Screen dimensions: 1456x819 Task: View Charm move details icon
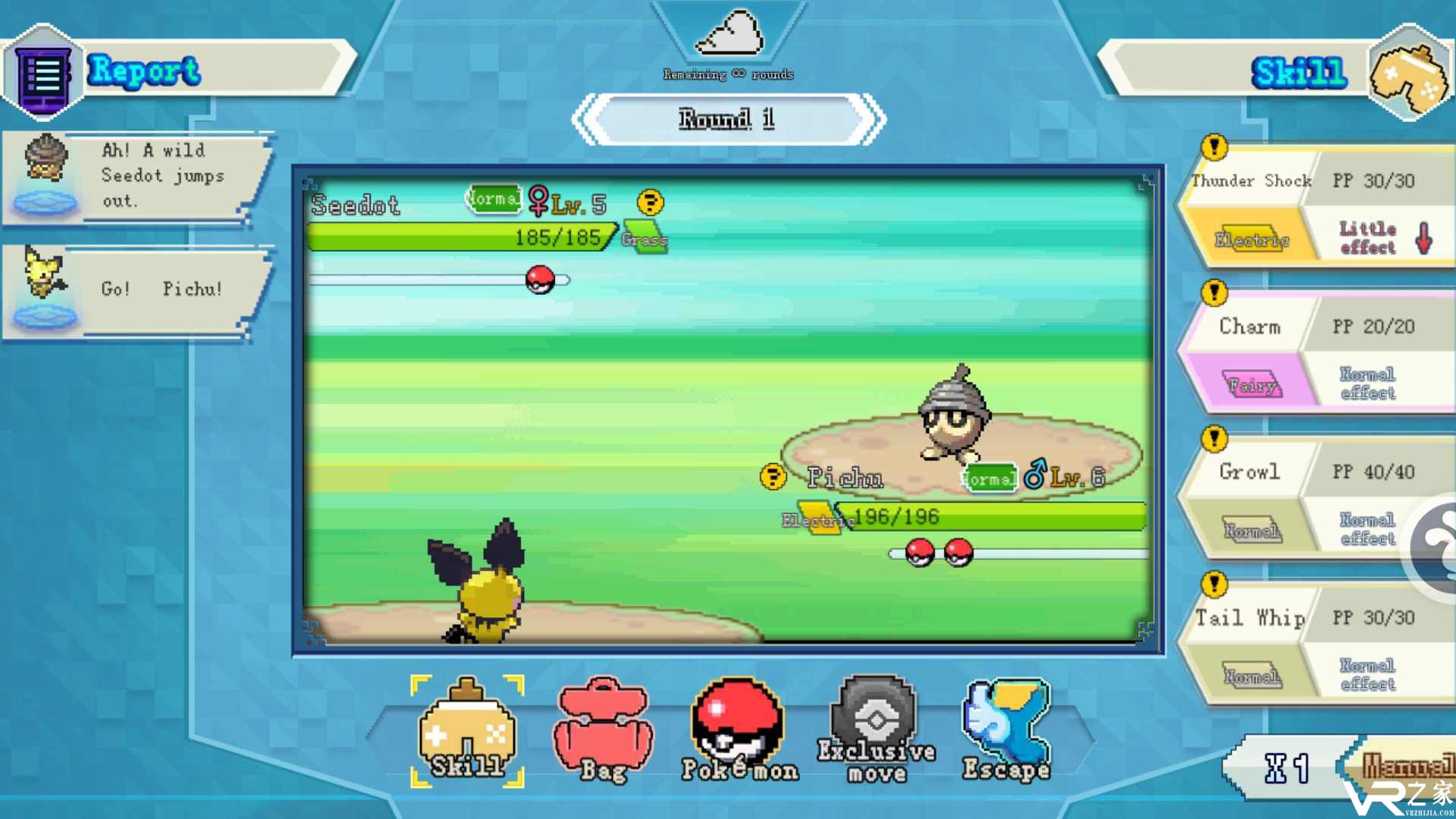1214,293
